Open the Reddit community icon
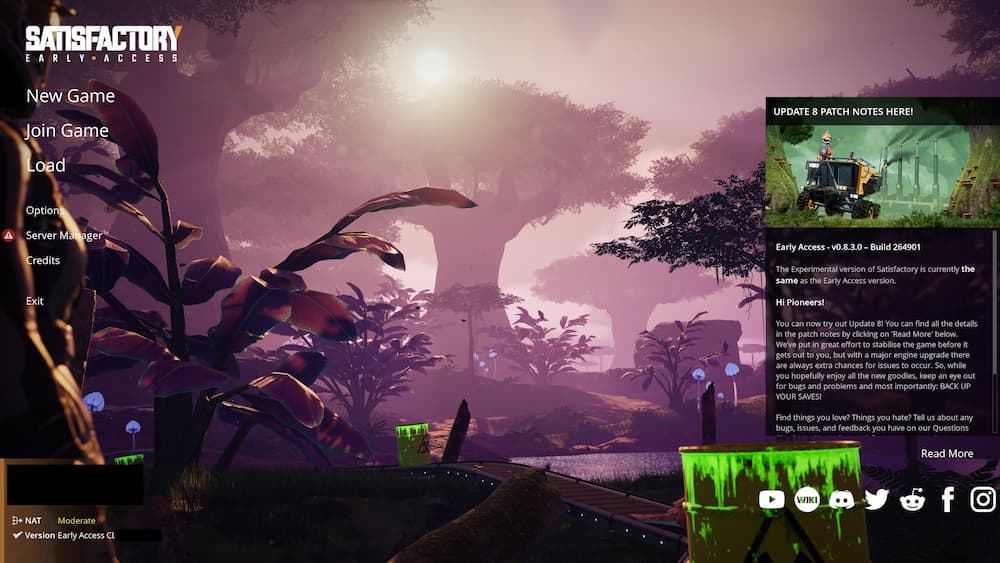The image size is (1000, 563). point(912,499)
